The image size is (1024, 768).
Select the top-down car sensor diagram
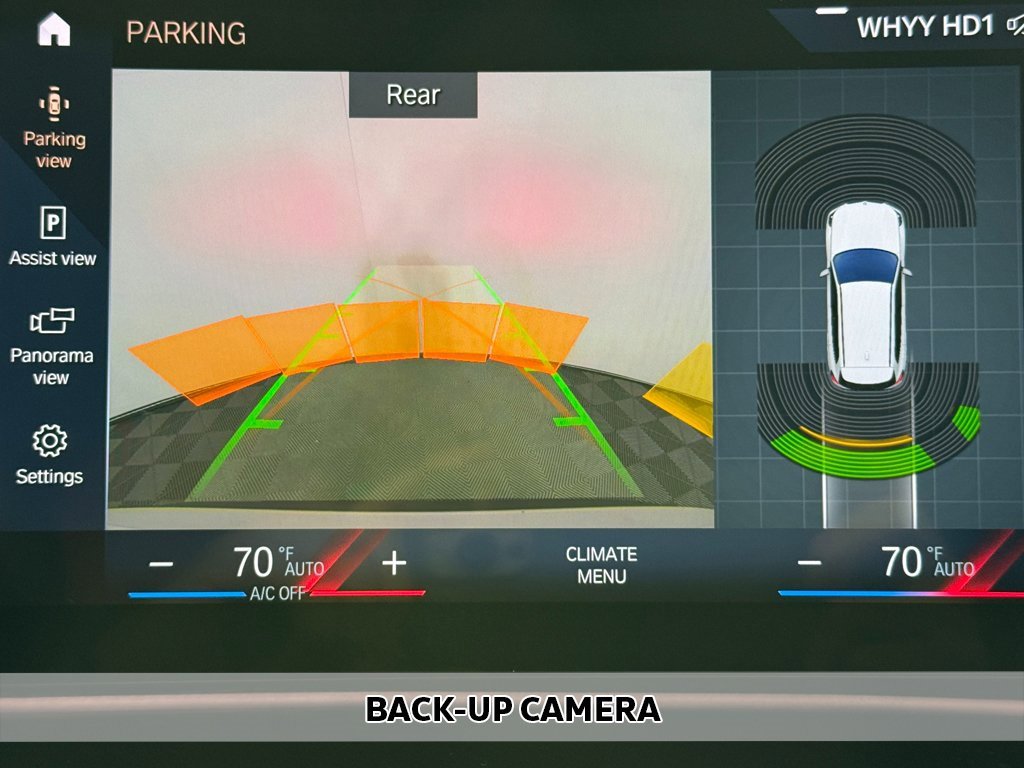click(866, 298)
